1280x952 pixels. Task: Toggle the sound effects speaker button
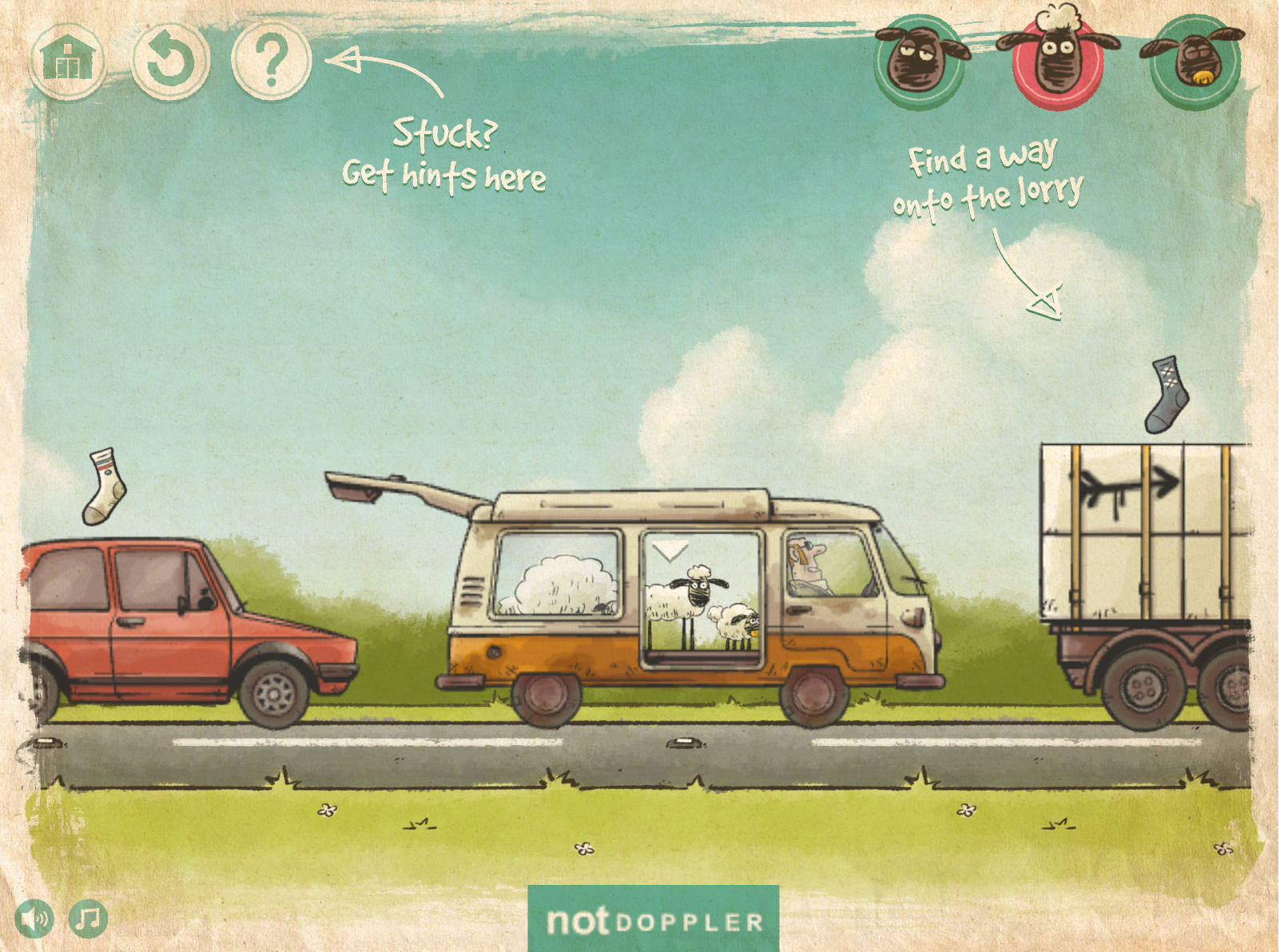coord(35,919)
